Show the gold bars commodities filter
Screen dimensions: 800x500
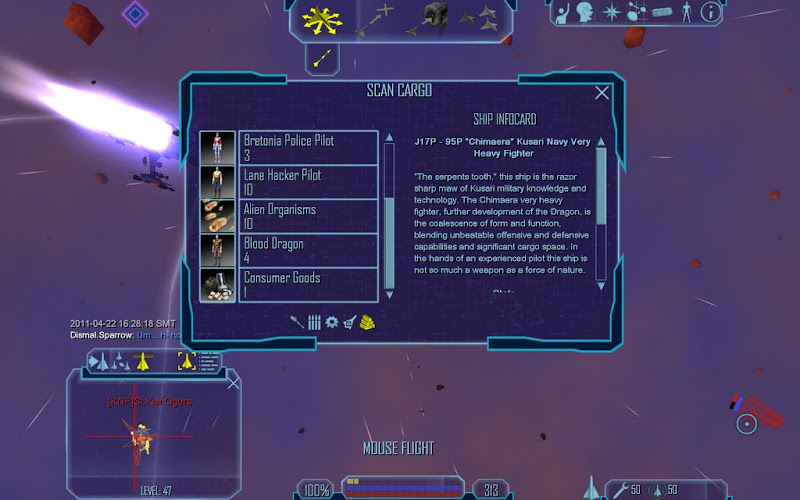coord(367,322)
